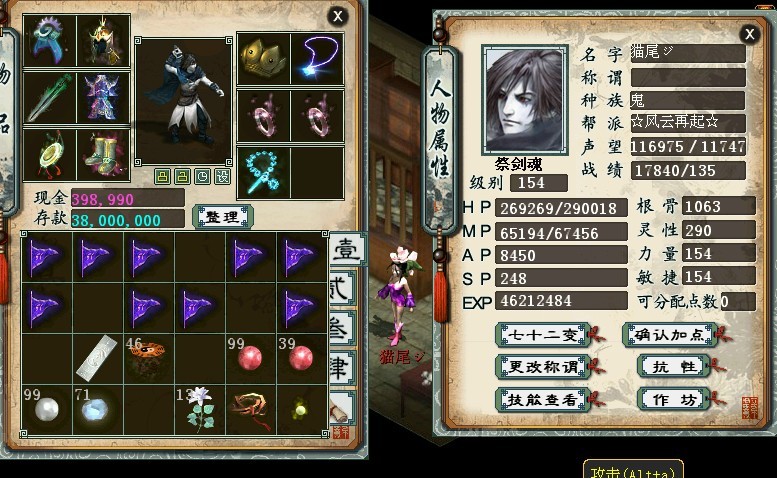Open 技能查看 skill view
Image resolution: width=777 pixels, height=478 pixels.
coord(542,399)
